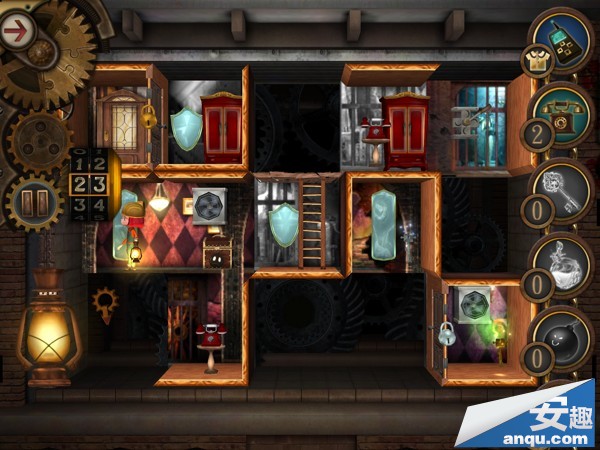
Task: Pause the game
Action: 34,202
